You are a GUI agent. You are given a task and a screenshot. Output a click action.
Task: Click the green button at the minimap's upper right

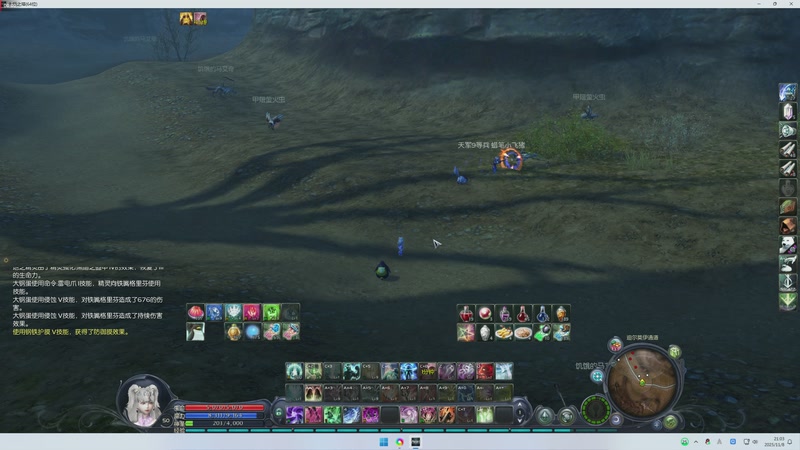click(x=675, y=351)
